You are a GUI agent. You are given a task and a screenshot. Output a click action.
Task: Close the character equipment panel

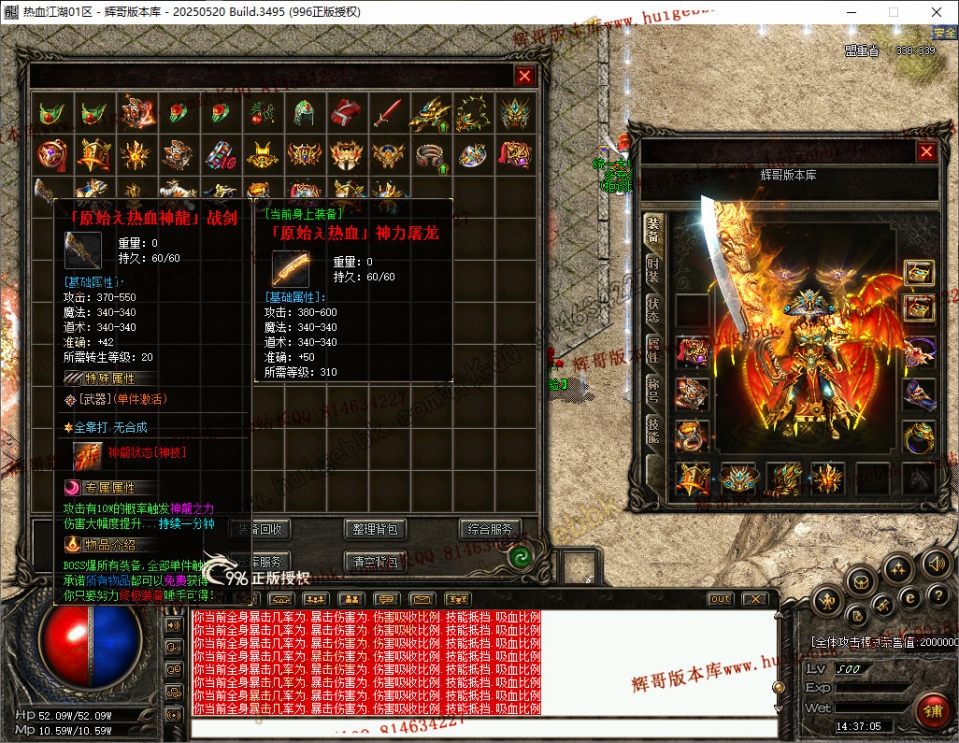tap(926, 152)
